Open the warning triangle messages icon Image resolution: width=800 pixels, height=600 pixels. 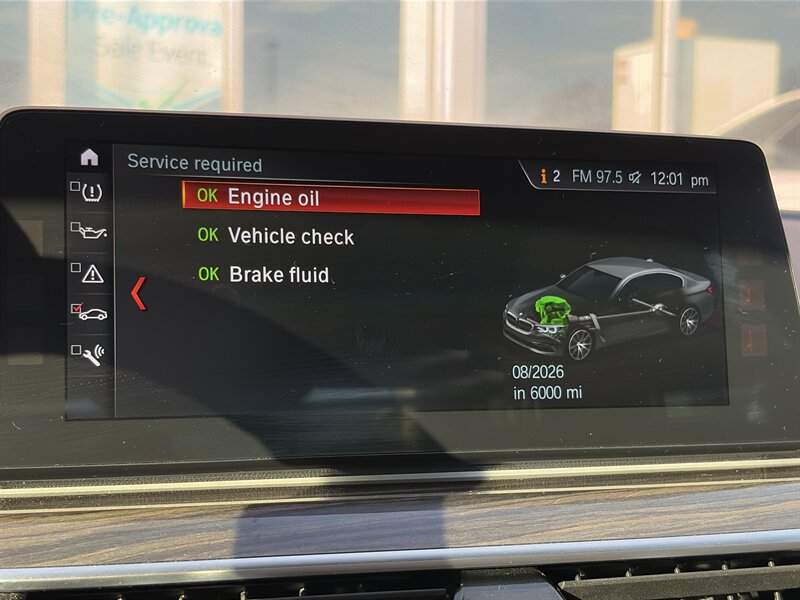point(91,272)
